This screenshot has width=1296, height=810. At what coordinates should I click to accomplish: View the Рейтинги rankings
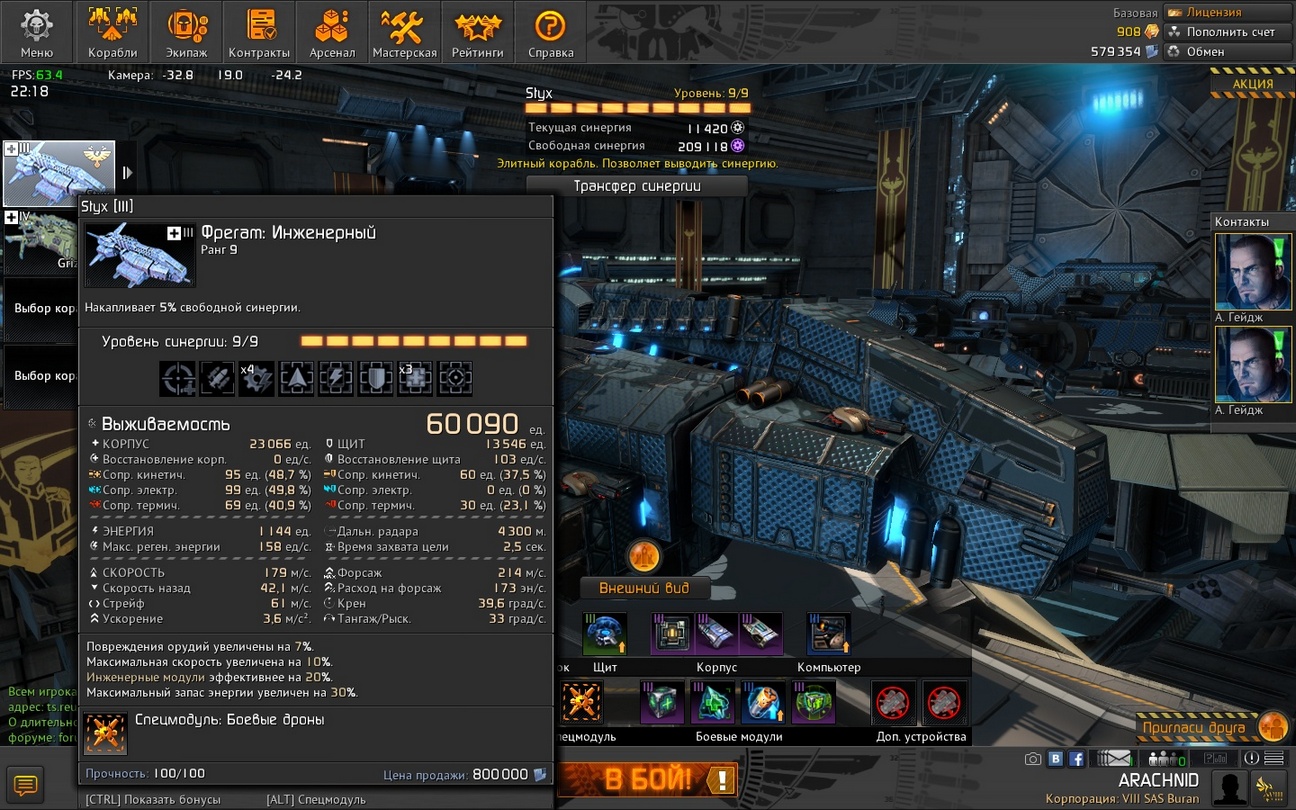pos(477,32)
